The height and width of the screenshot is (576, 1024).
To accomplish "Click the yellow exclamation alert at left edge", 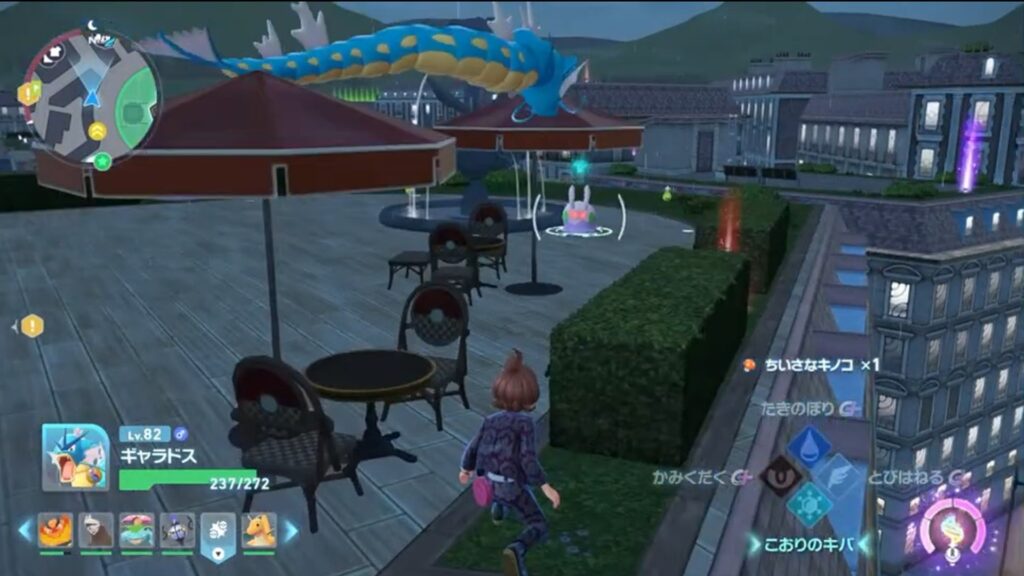I will click(x=32, y=325).
